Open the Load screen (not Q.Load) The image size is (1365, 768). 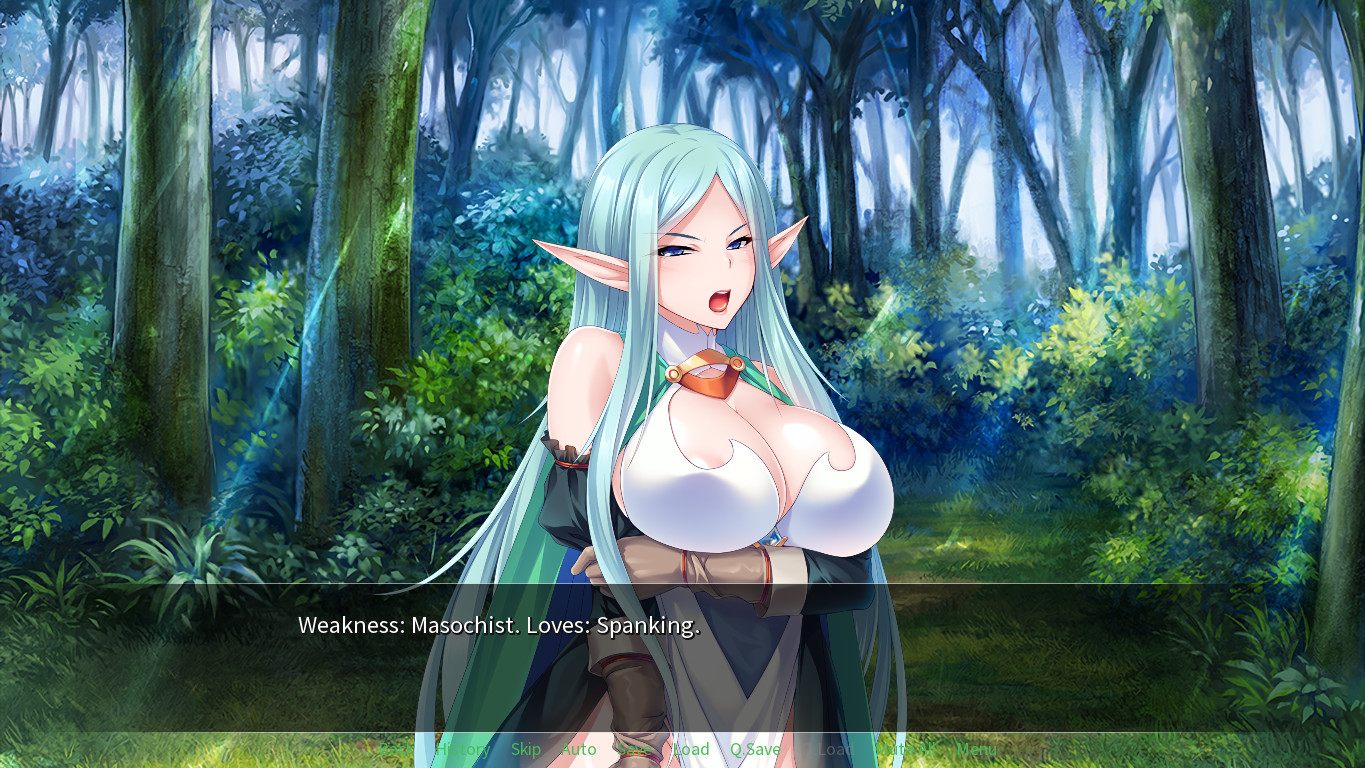pyautogui.click(x=690, y=749)
